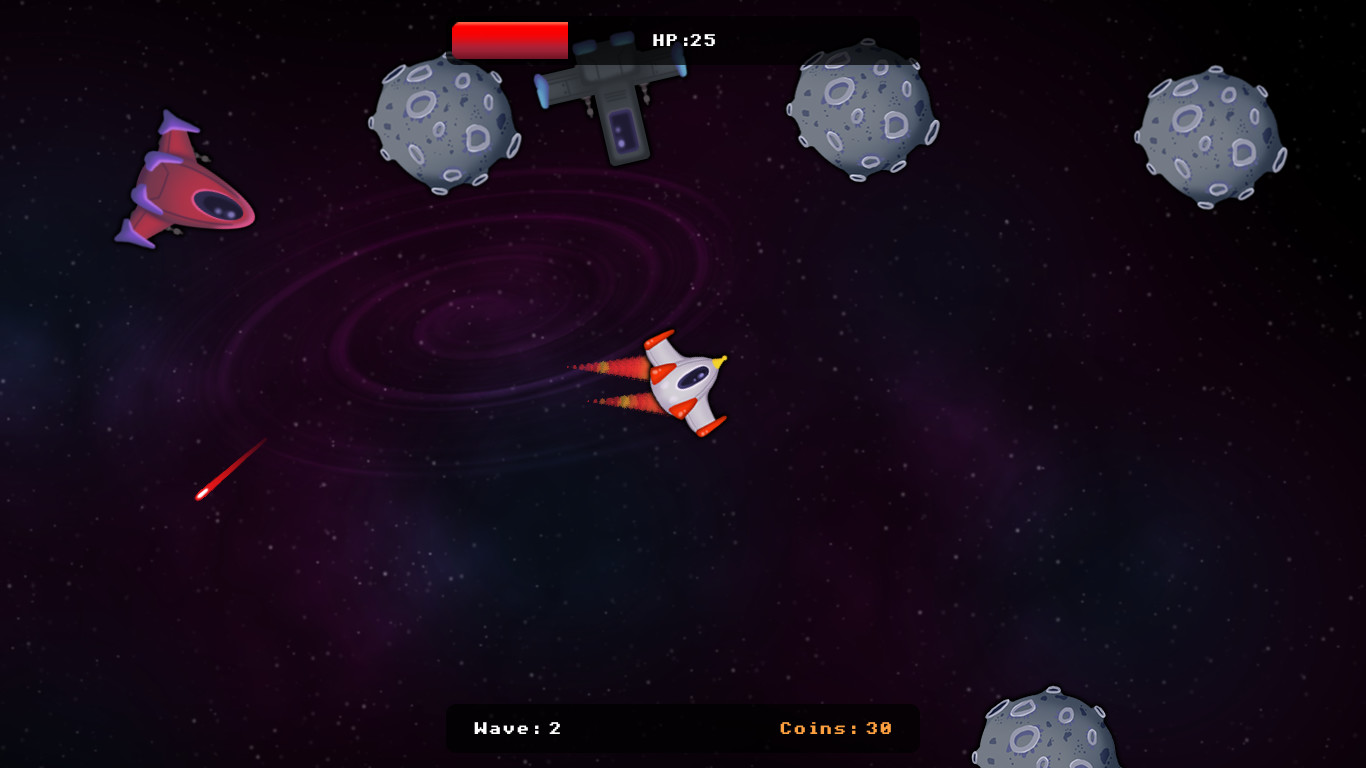
Task: Click the Wave: 2 counter
Action: (x=517, y=729)
